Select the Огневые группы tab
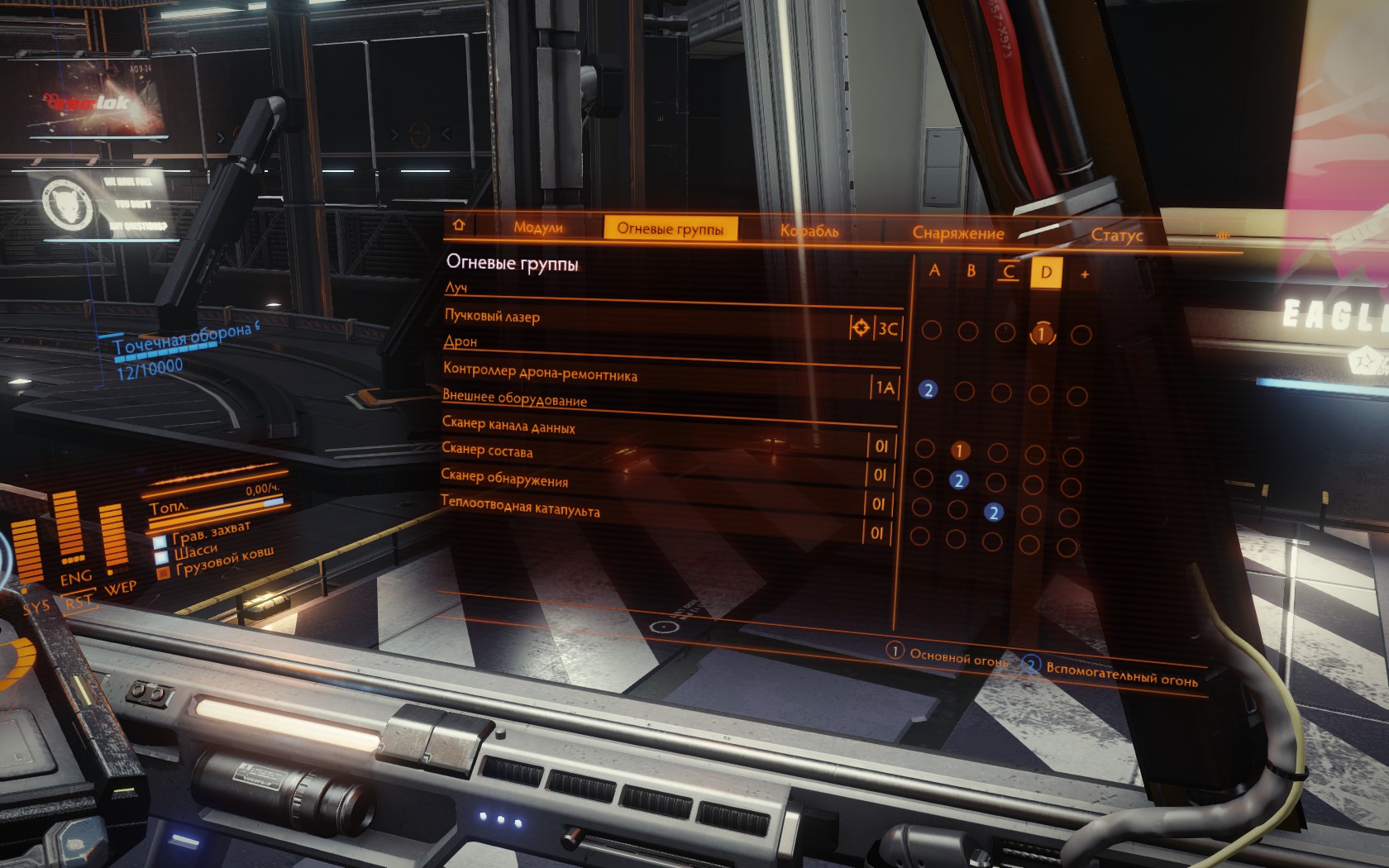Screen dimensions: 1389x868 tap(670, 229)
